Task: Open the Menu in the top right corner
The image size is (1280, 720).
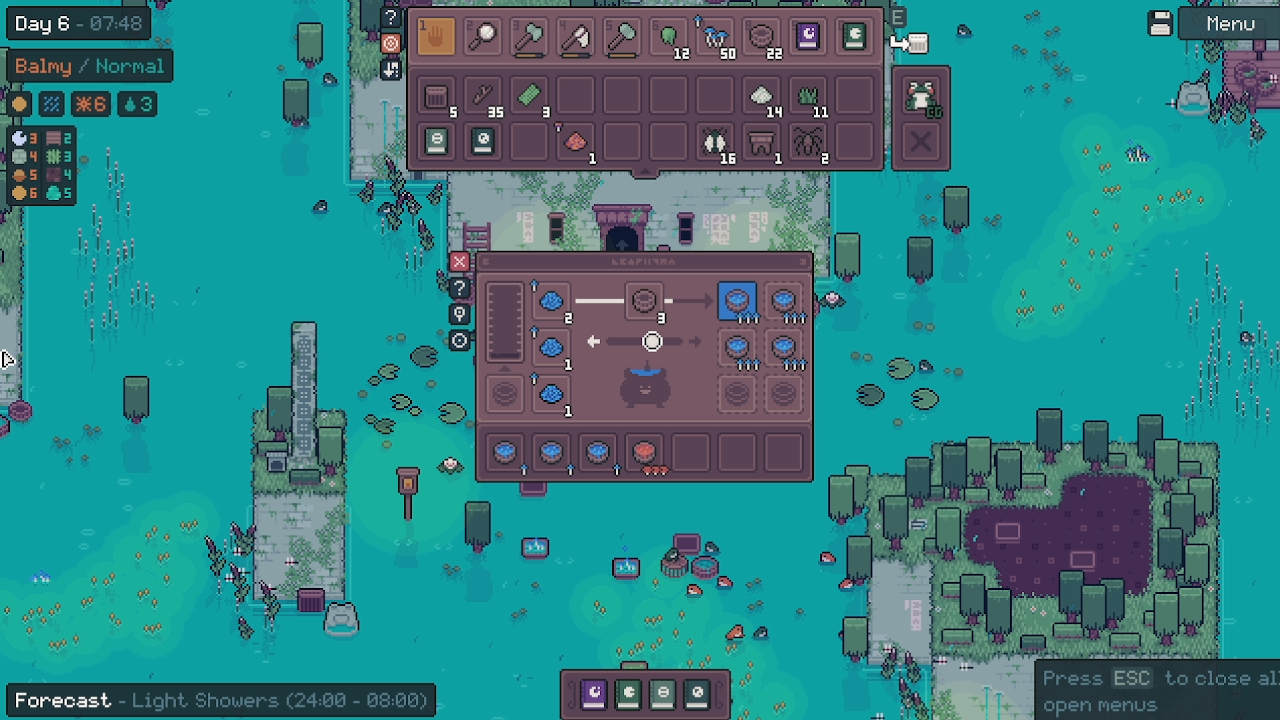Action: click(x=1228, y=23)
